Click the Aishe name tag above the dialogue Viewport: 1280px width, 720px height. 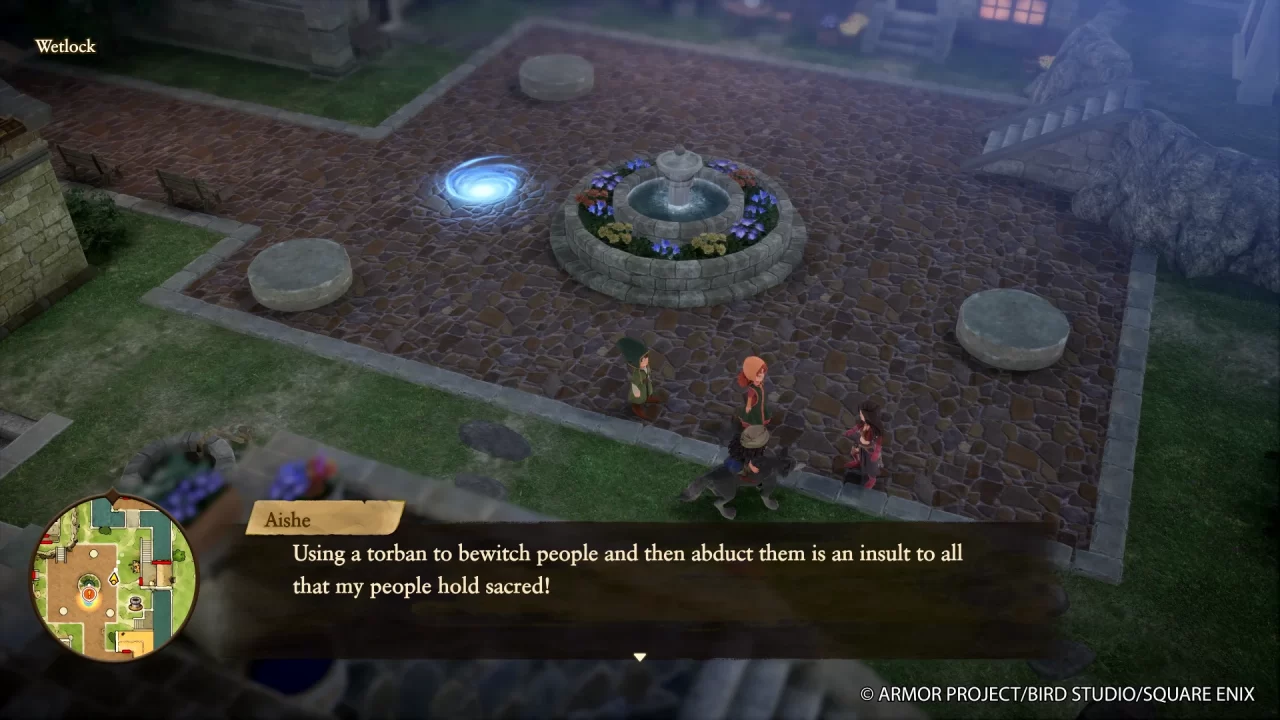pos(289,519)
